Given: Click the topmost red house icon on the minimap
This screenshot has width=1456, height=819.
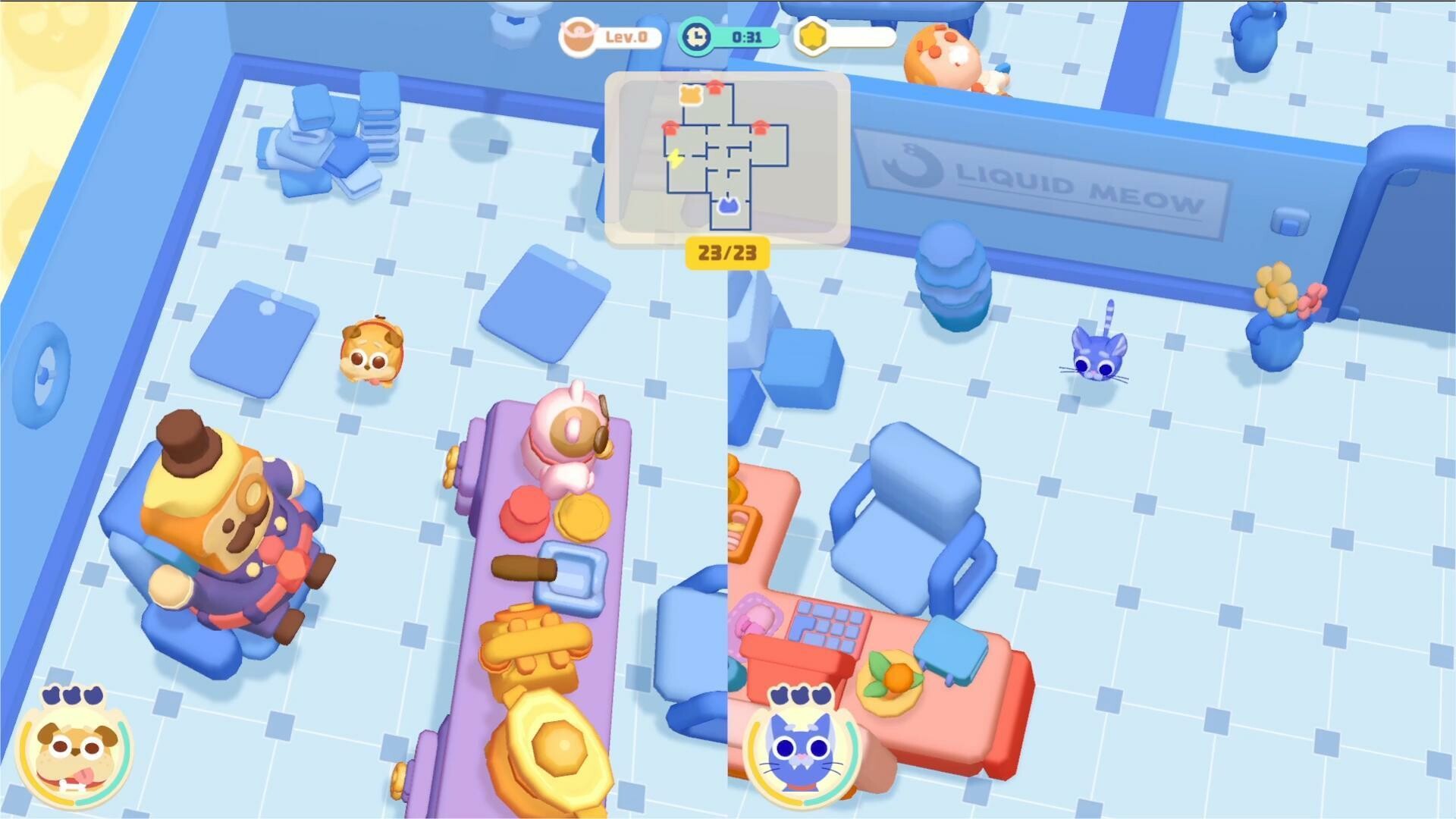Looking at the screenshot, I should [x=715, y=88].
